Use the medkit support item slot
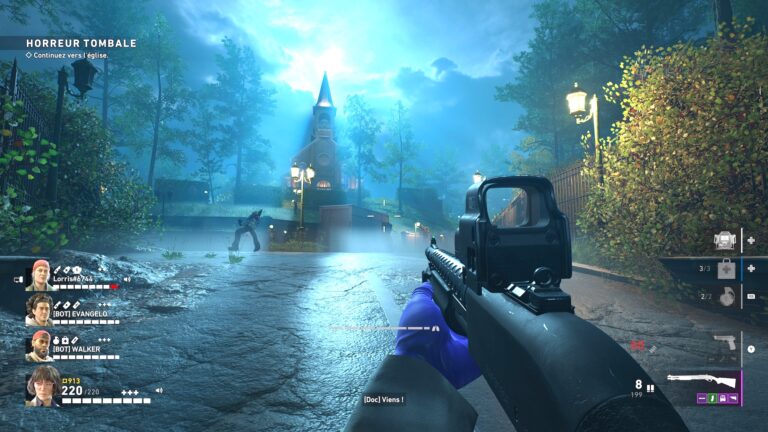 click(x=725, y=269)
